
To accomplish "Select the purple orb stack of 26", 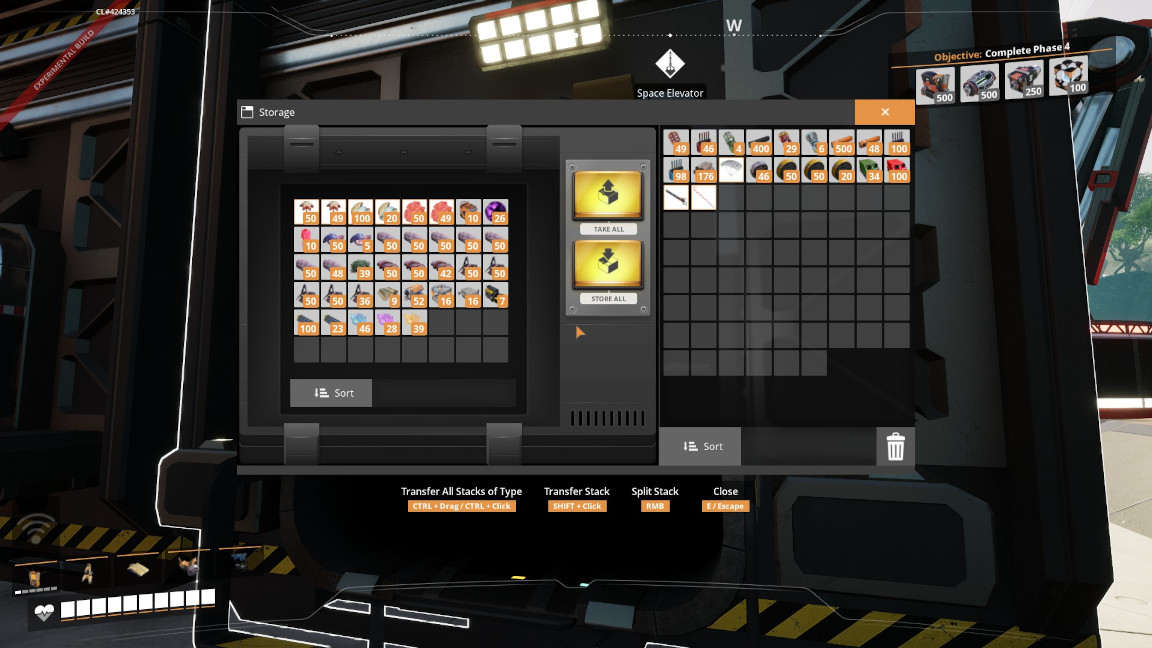I will tap(496, 211).
